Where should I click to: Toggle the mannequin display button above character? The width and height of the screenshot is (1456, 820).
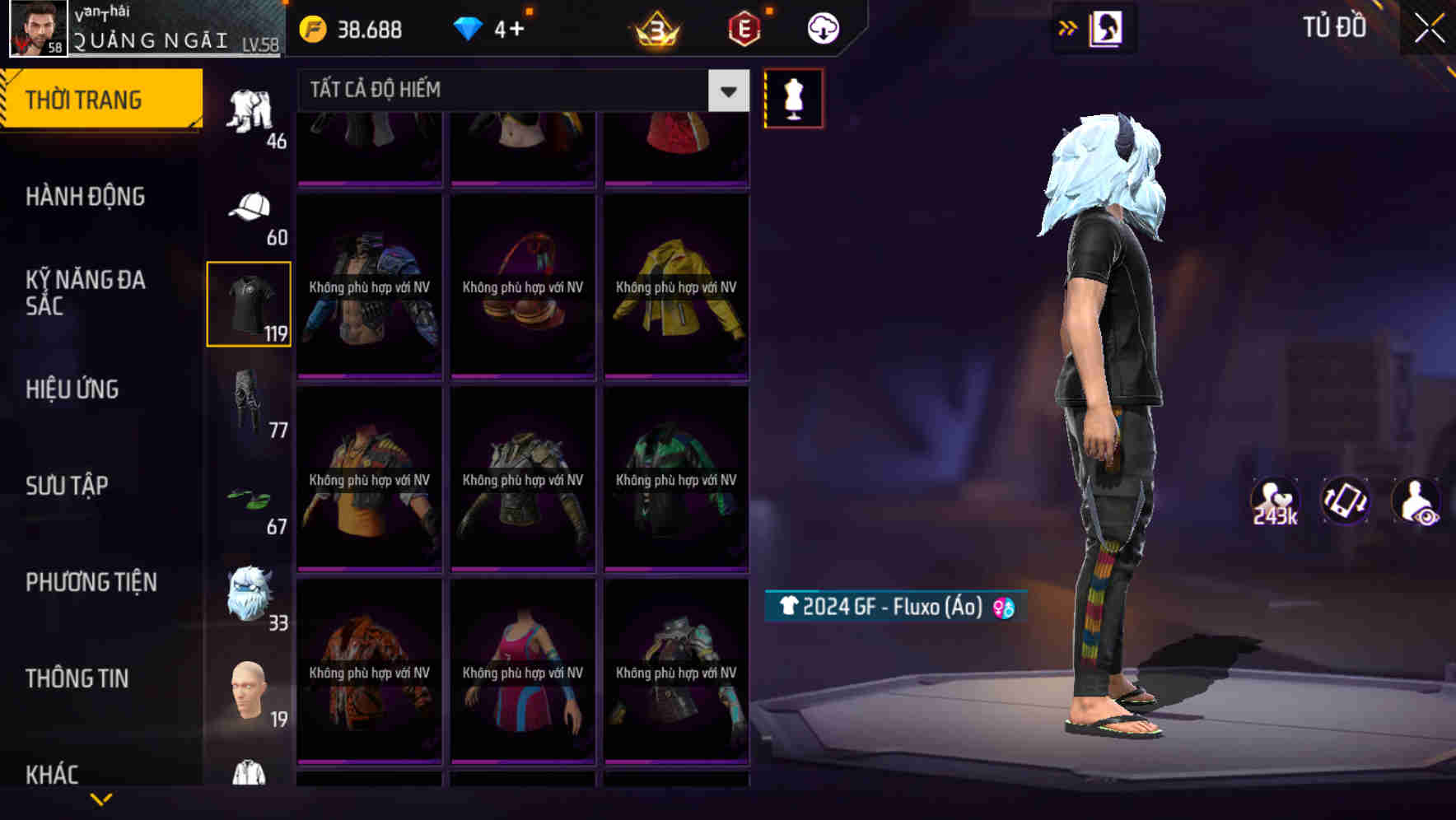coord(793,97)
